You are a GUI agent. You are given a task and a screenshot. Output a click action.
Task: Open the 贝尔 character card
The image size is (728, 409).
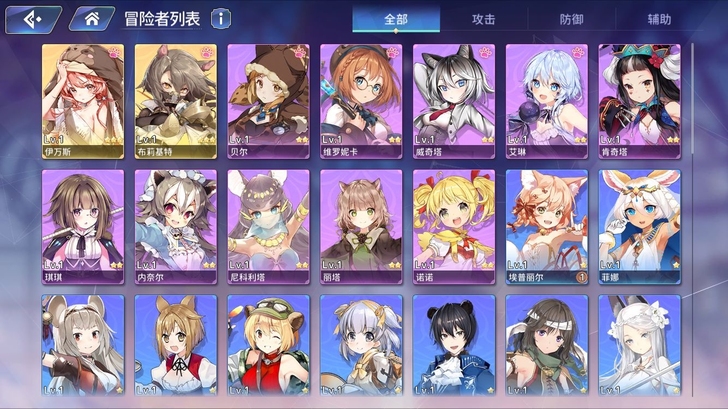[x=268, y=100]
